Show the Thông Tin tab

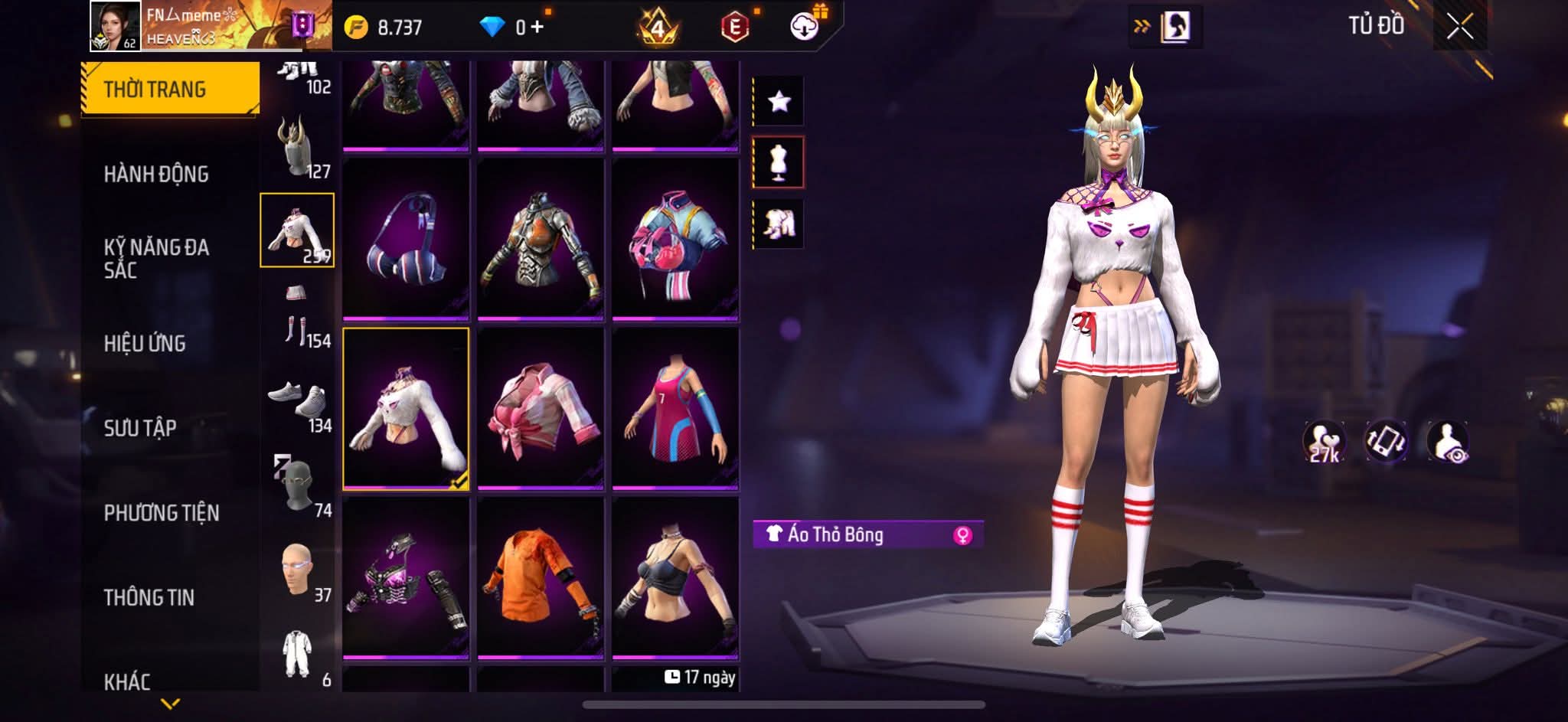click(x=149, y=597)
